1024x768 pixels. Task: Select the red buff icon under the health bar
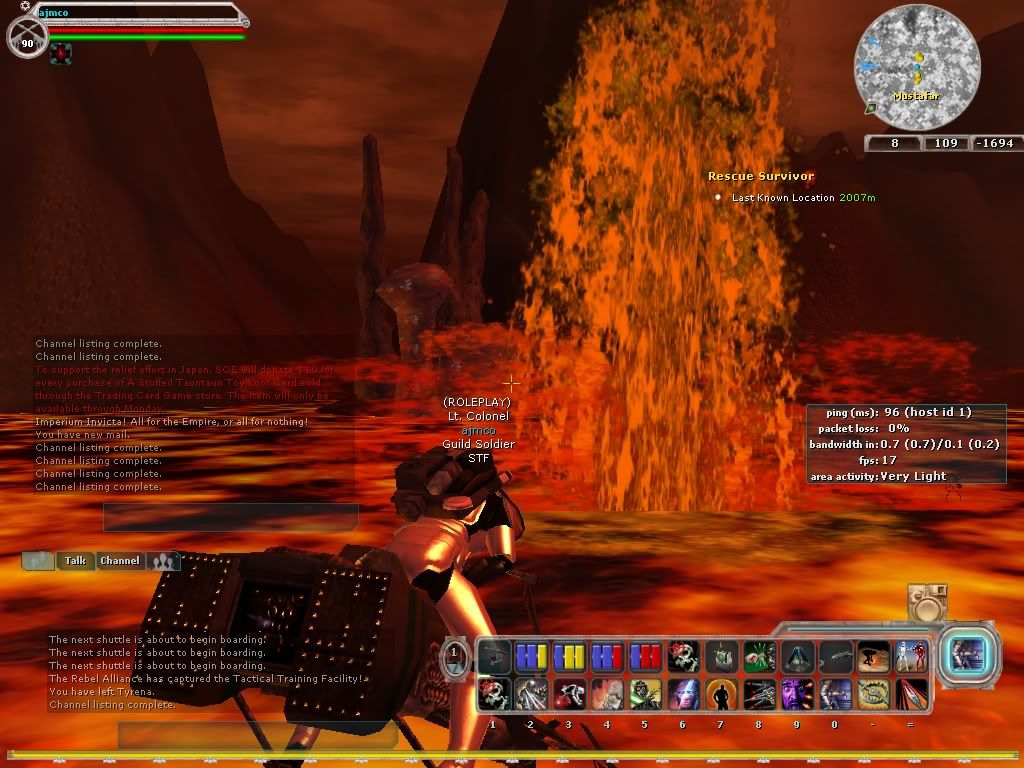(61, 52)
